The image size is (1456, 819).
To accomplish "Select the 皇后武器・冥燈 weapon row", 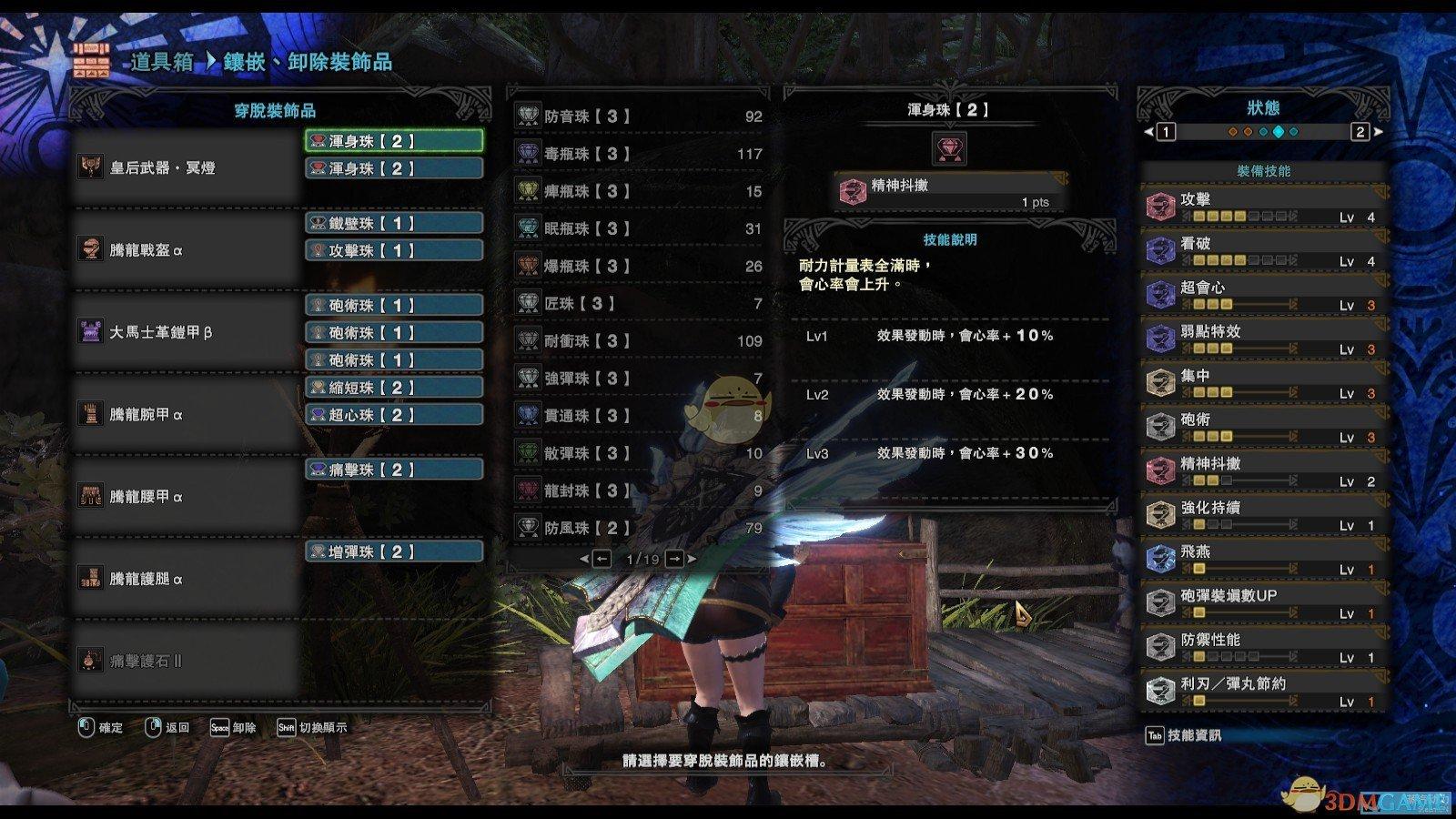I will [x=187, y=168].
